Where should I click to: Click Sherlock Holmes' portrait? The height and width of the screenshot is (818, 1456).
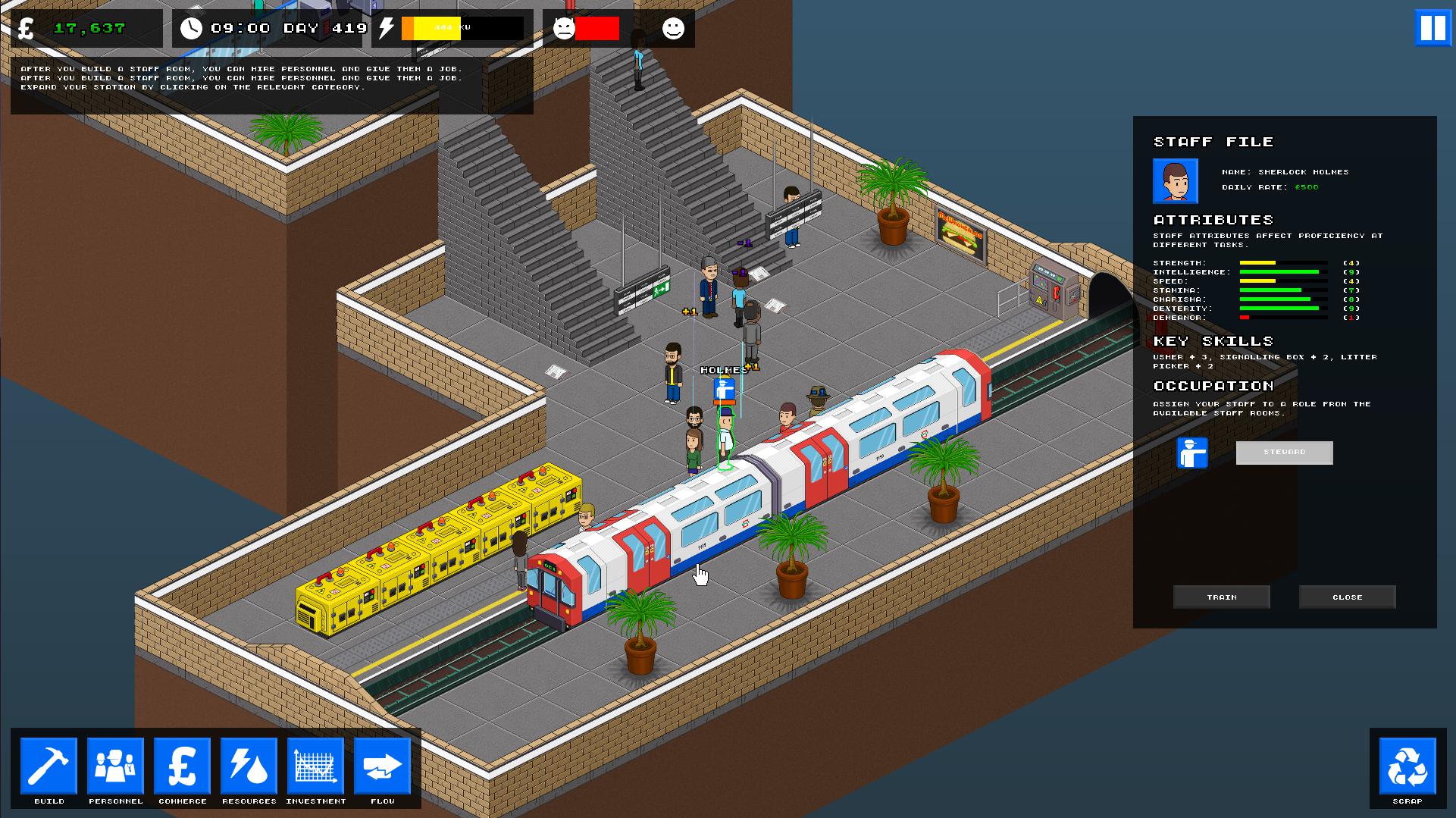coord(1176,182)
